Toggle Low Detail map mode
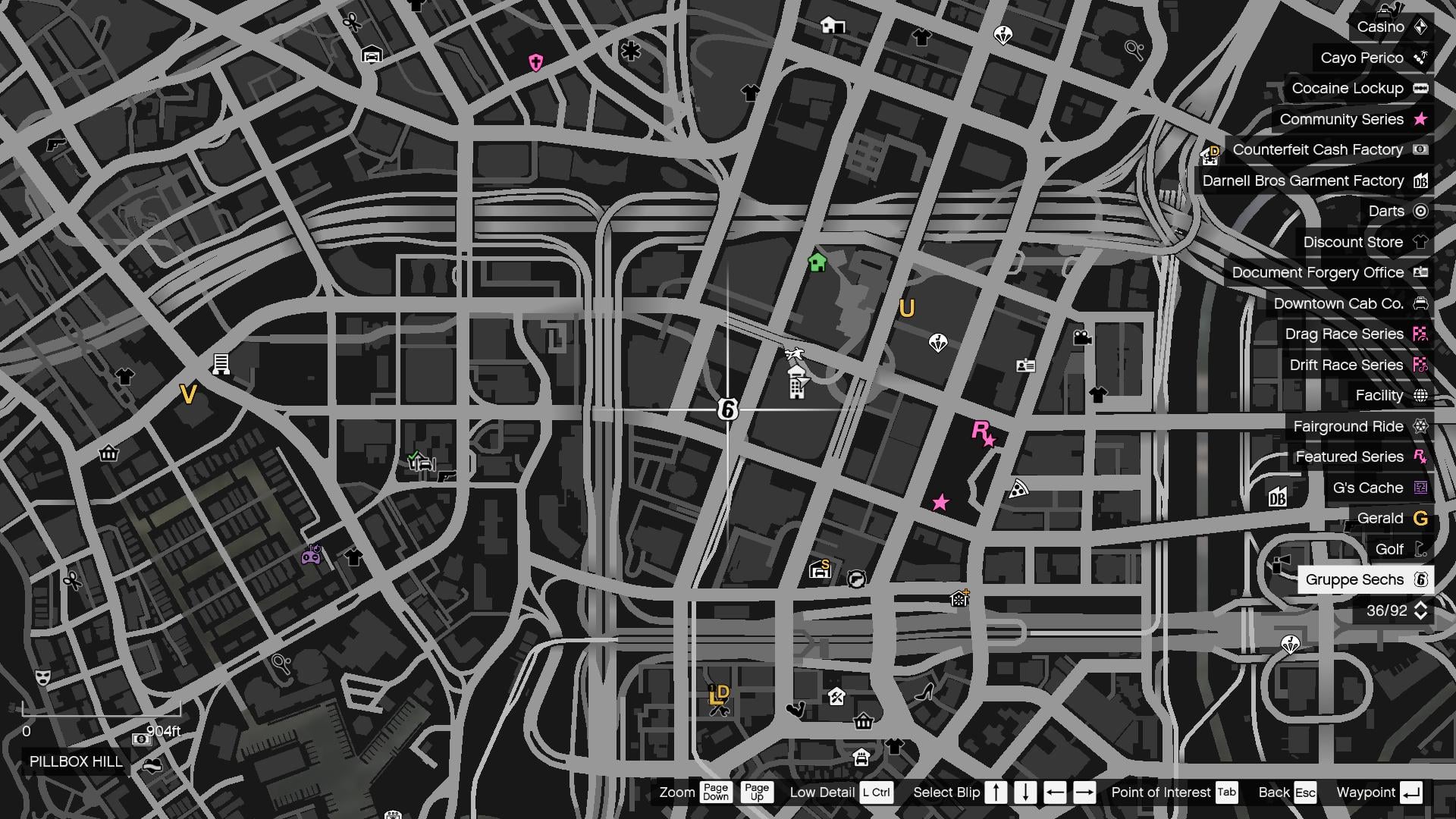 [x=876, y=792]
